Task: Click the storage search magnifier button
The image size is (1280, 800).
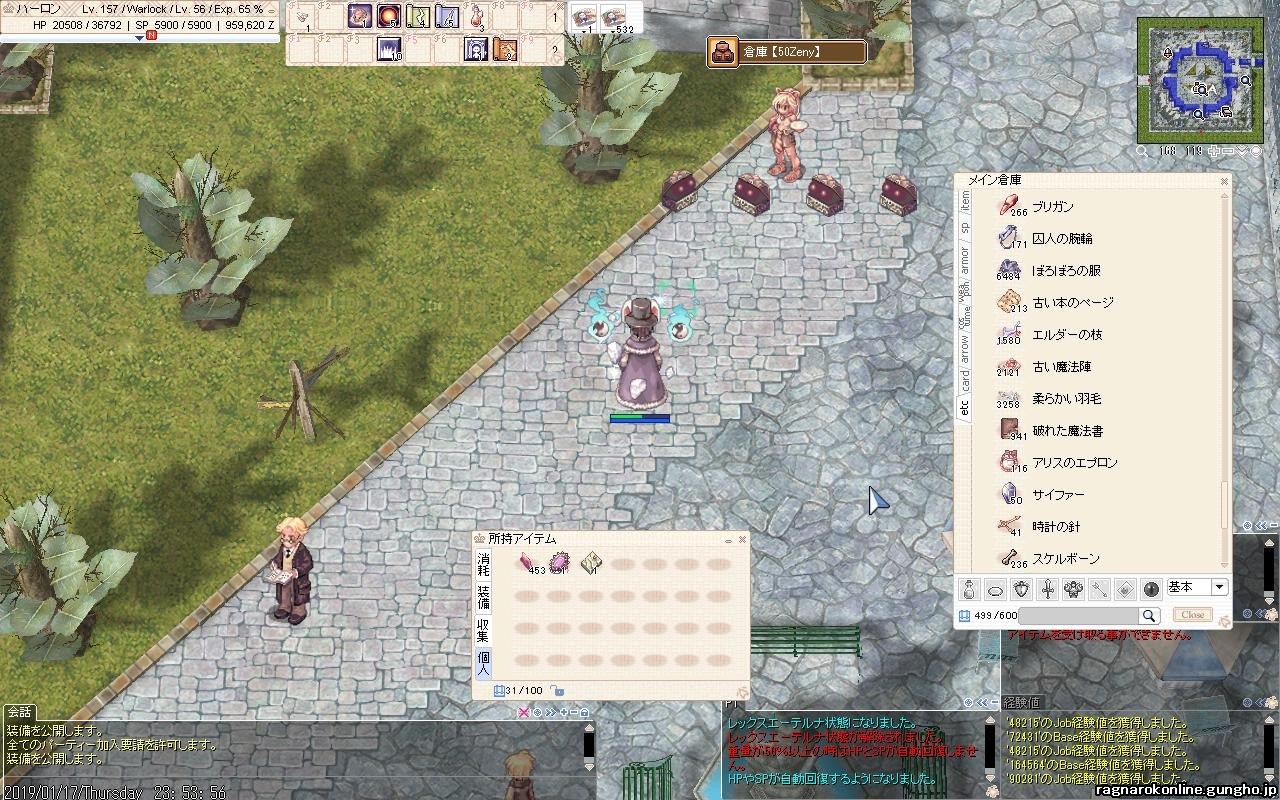Action: (1149, 616)
